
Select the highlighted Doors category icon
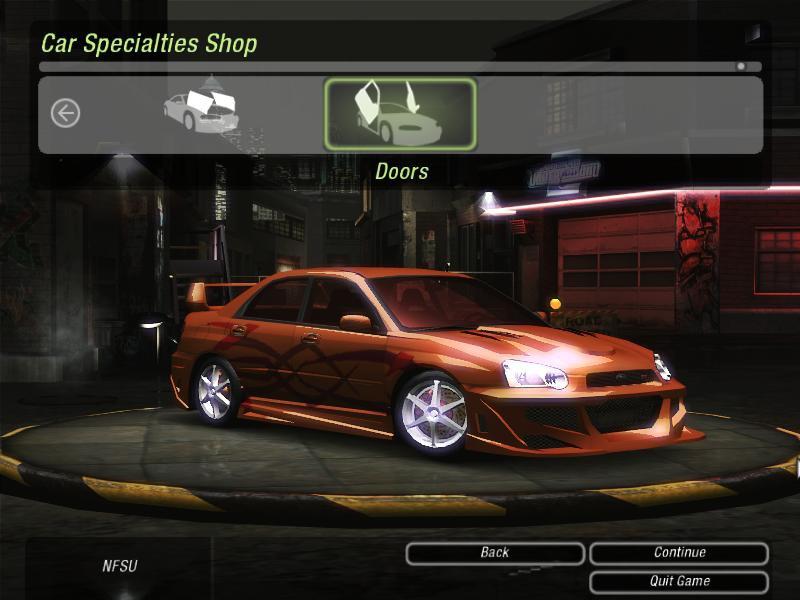tap(400, 114)
